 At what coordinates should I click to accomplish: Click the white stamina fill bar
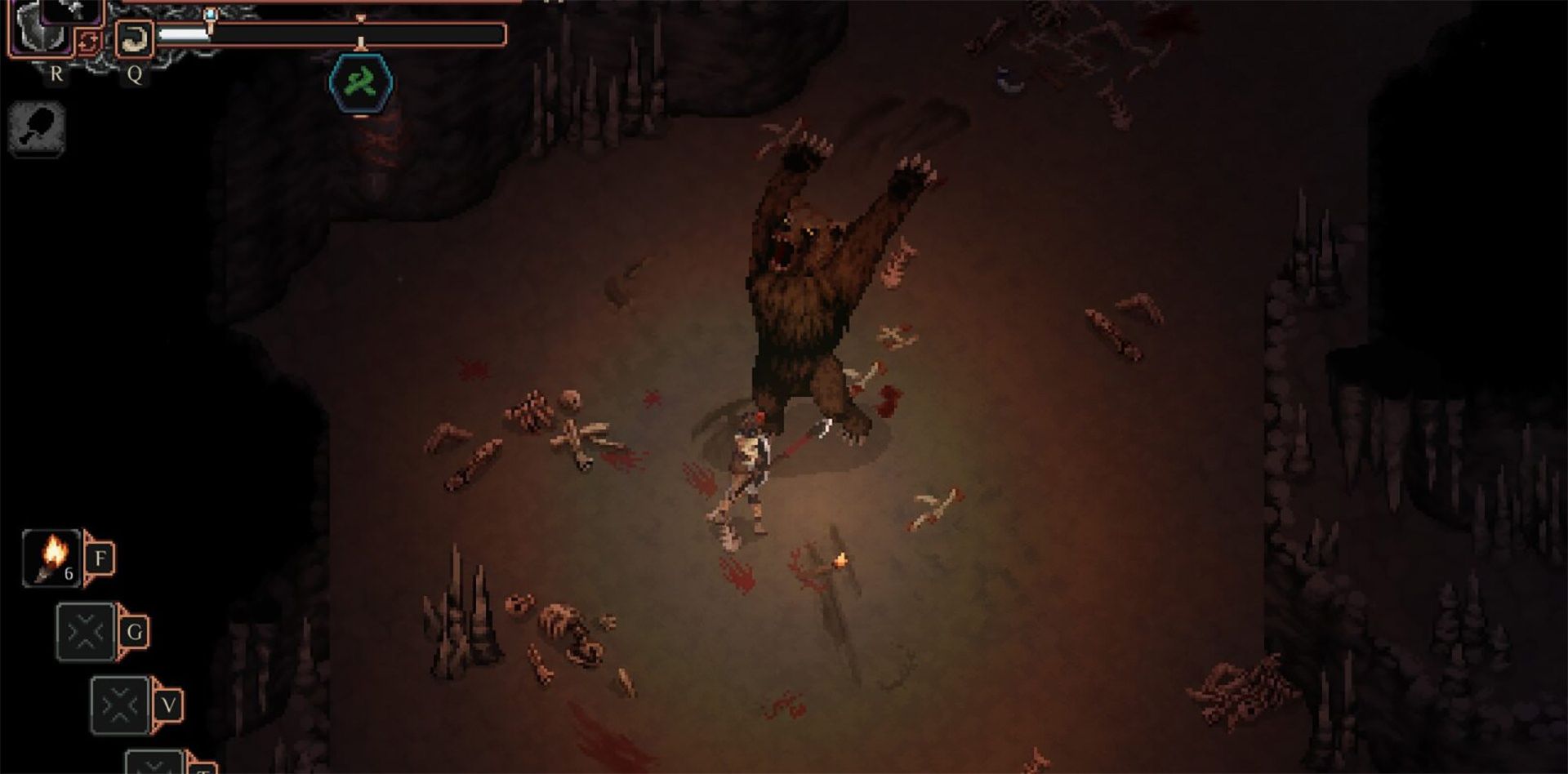tap(184, 33)
